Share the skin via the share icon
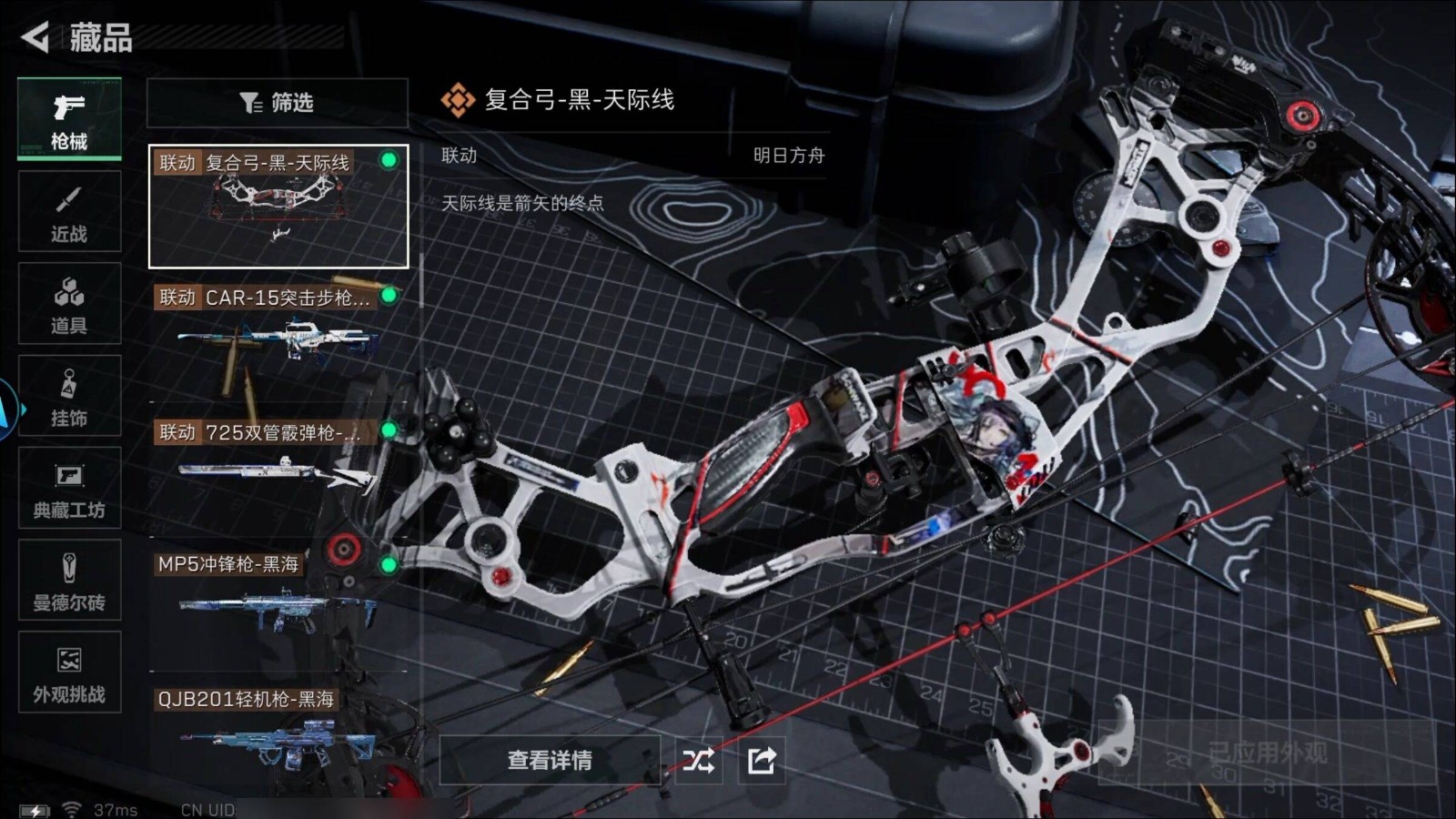The image size is (1456, 819). point(761,760)
